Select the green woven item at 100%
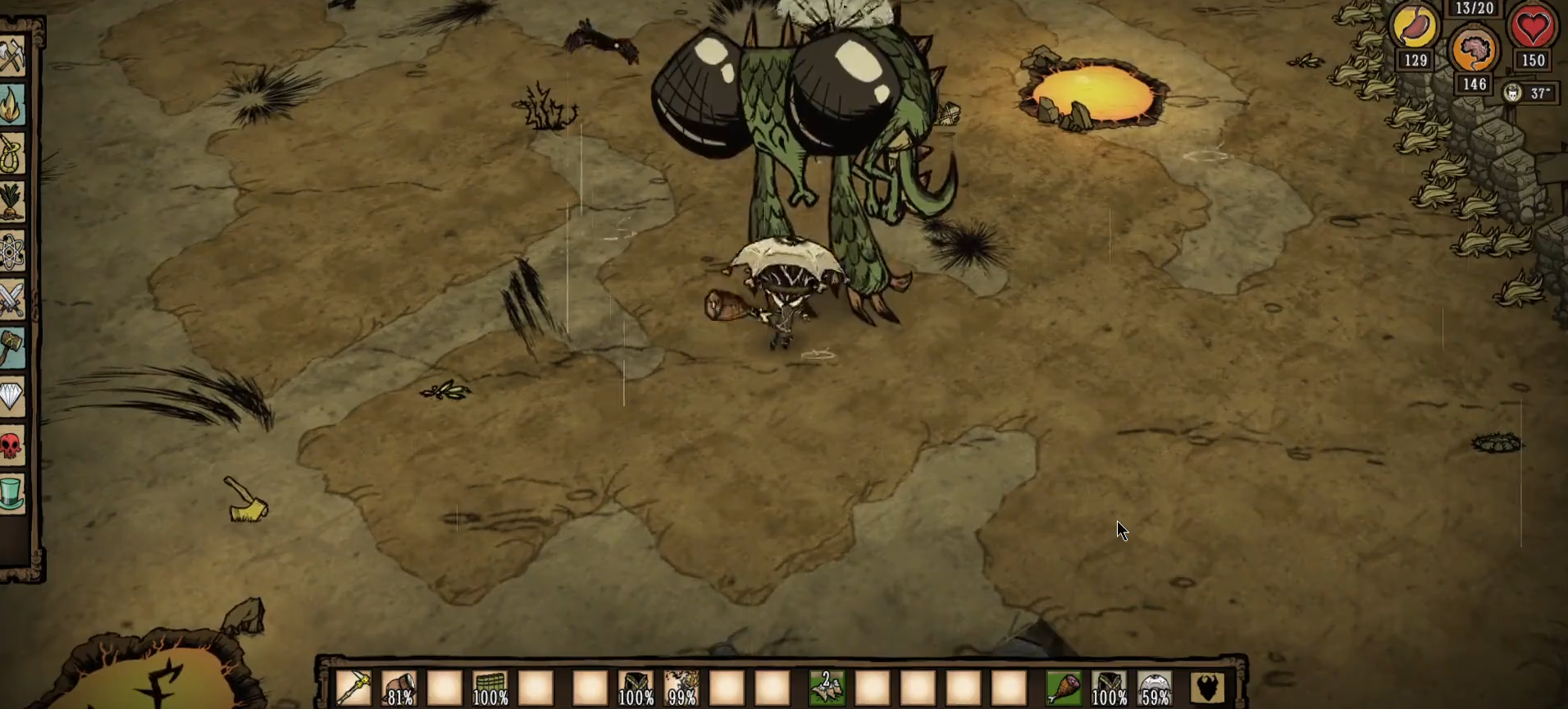Viewport: 1568px width, 709px height. click(x=490, y=688)
